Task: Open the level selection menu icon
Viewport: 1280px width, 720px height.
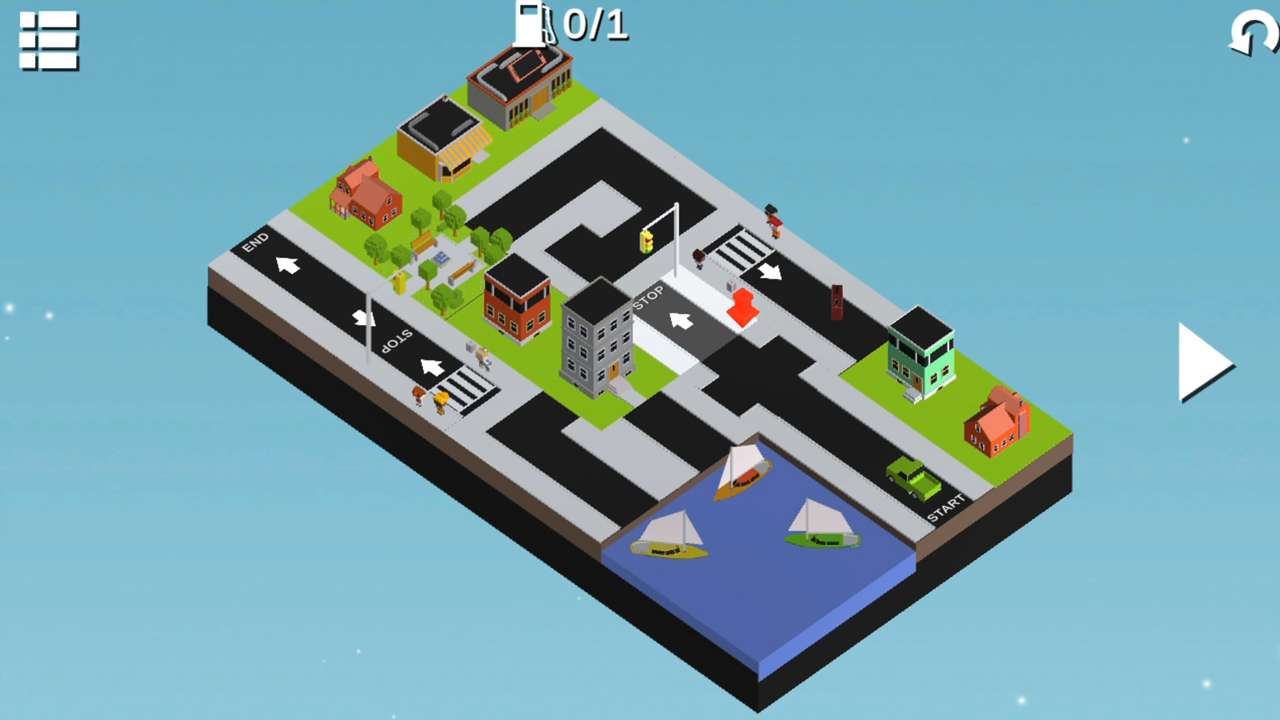Action: [x=47, y=42]
